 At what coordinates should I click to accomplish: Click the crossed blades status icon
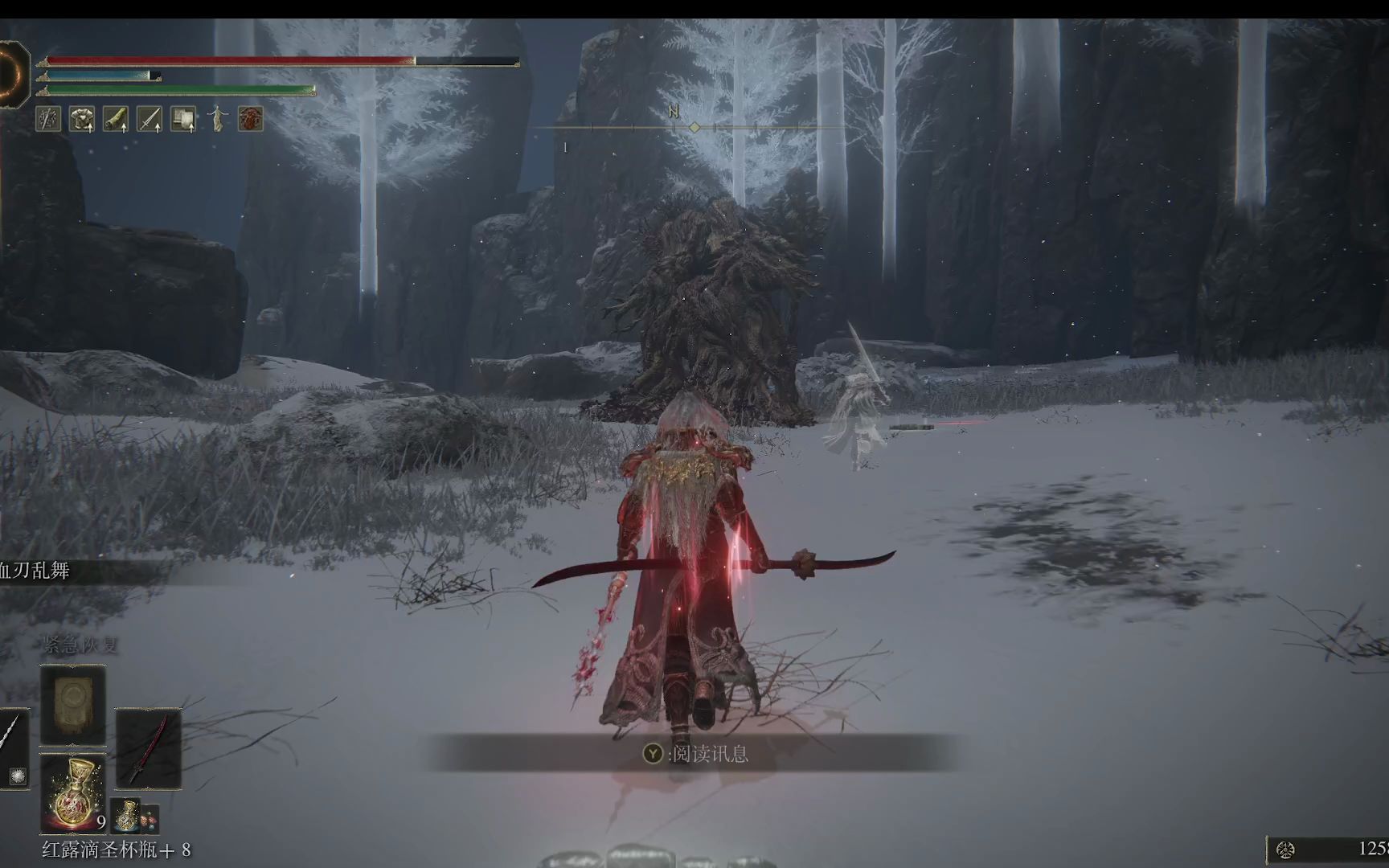click(x=48, y=119)
